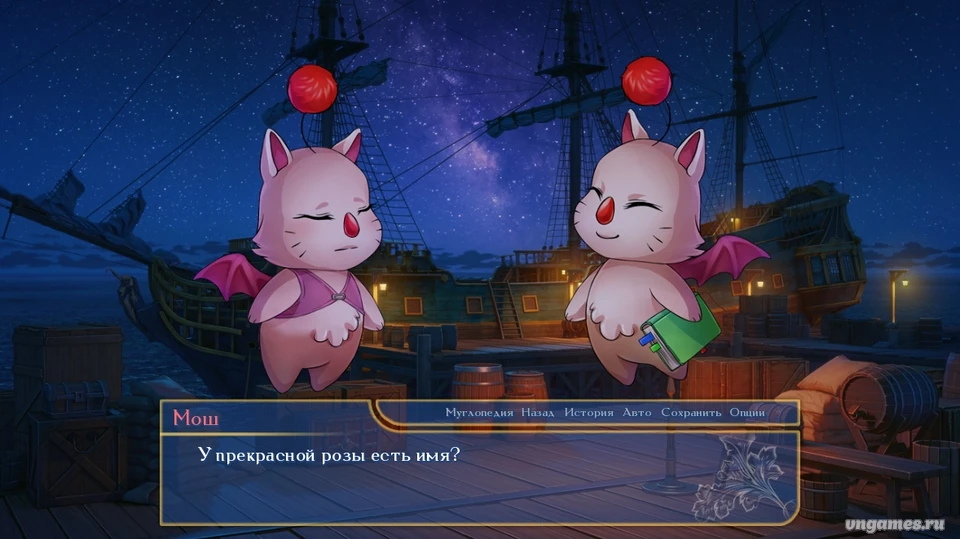Open the Опции settings menu

pyautogui.click(x=747, y=412)
